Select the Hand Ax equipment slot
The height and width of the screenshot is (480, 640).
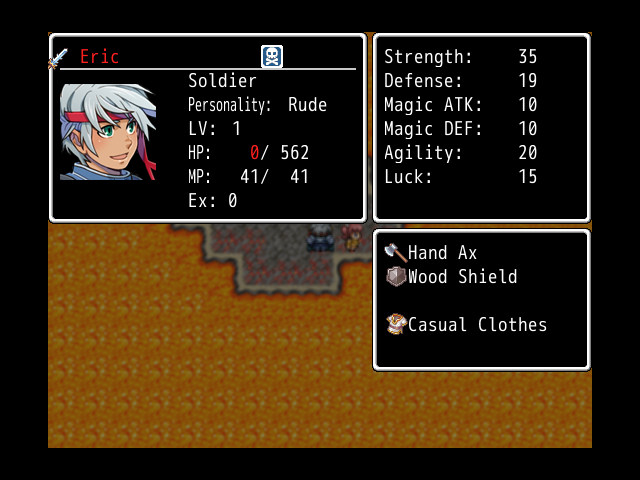(x=430, y=253)
